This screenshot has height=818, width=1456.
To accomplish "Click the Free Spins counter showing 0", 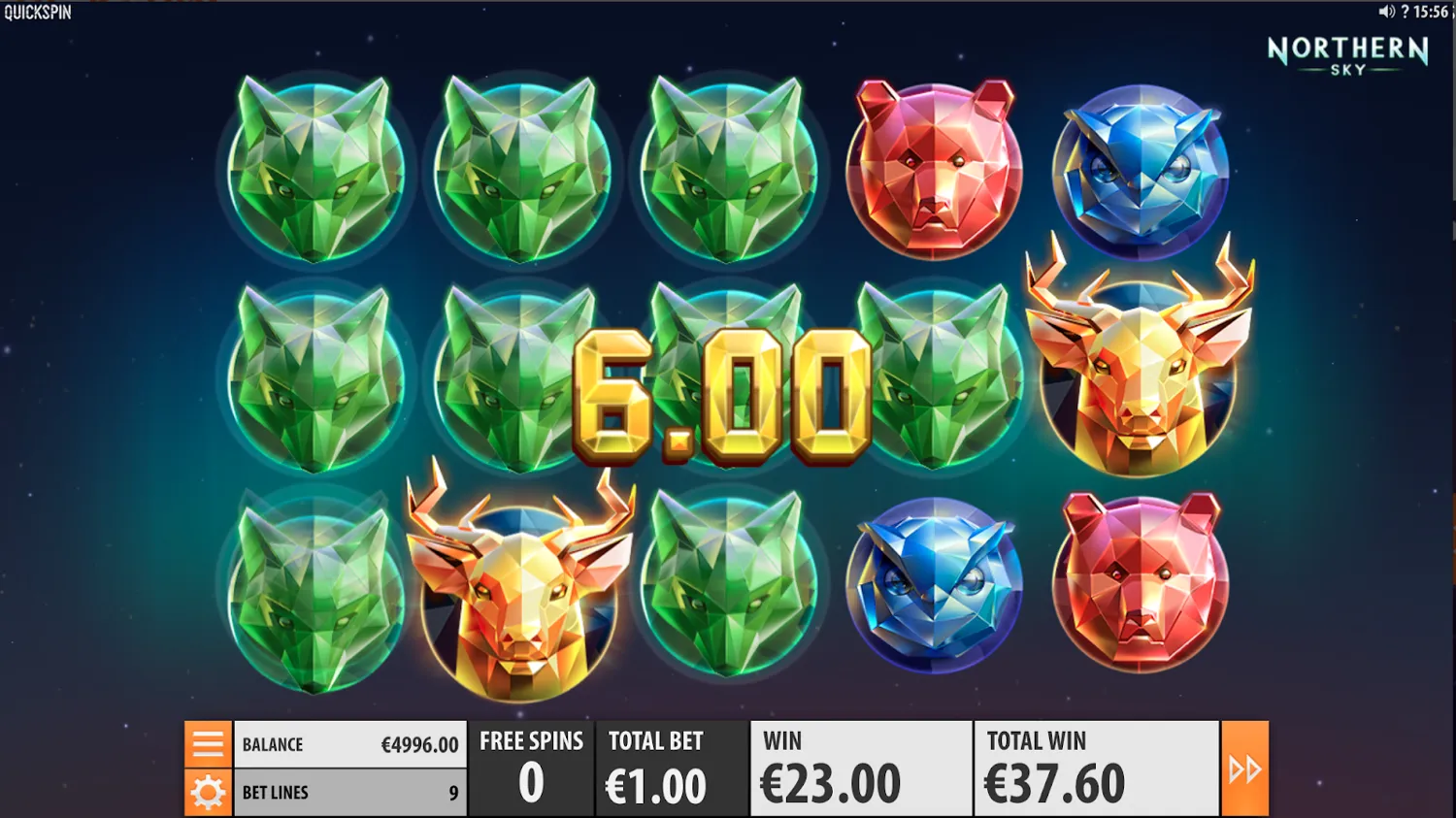I will (x=531, y=767).
